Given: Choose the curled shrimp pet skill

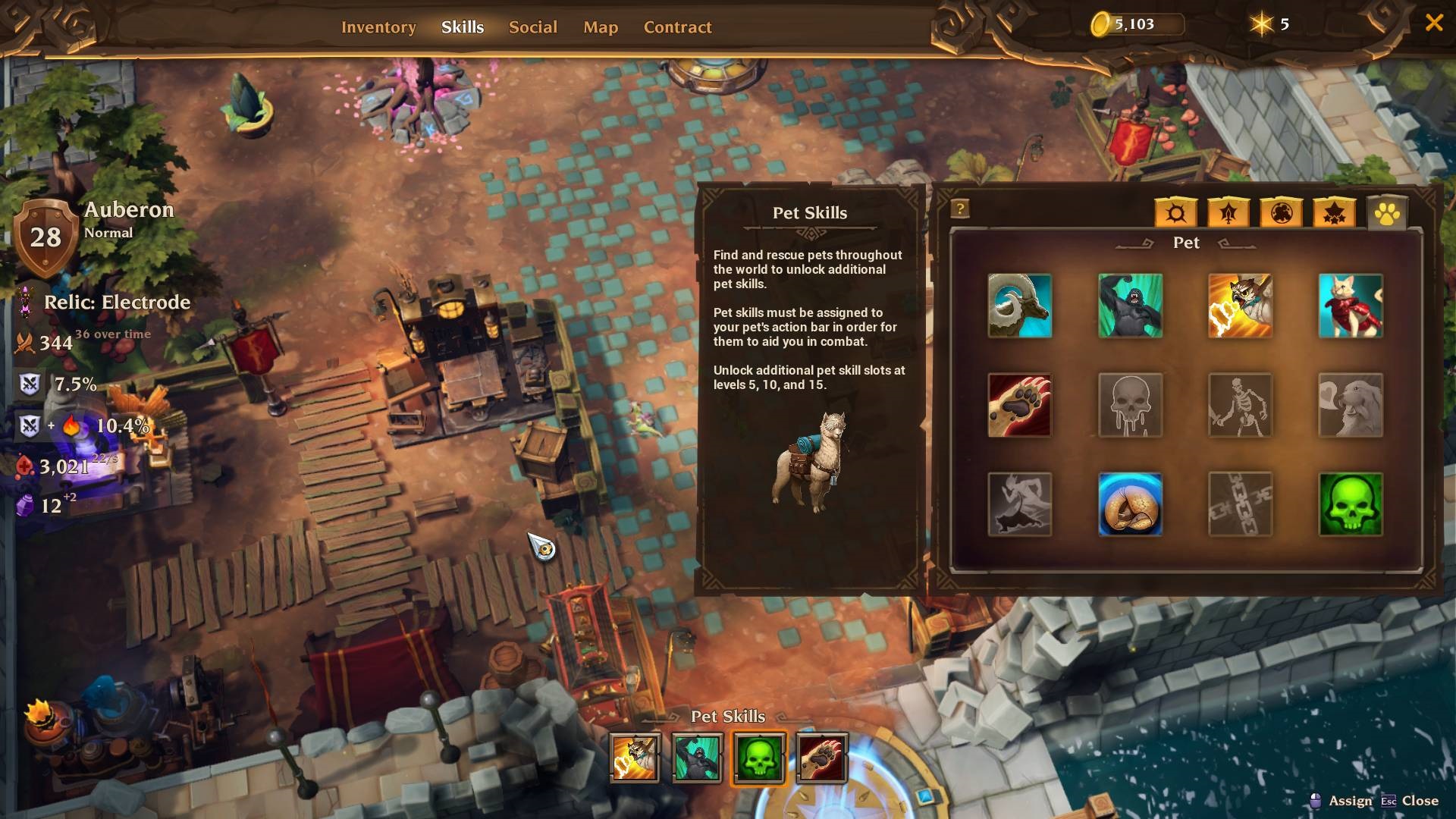Looking at the screenshot, I should click(1130, 504).
